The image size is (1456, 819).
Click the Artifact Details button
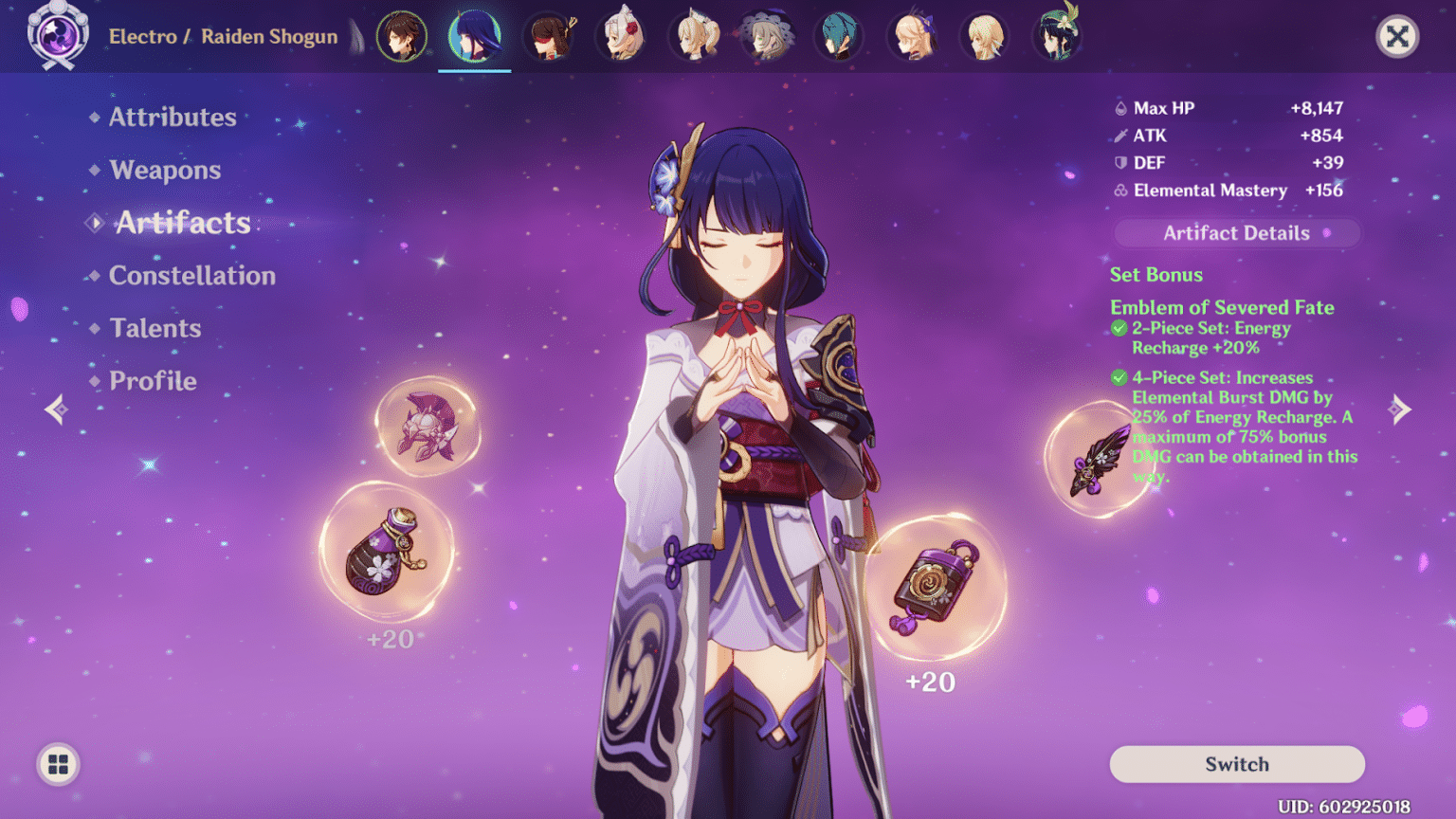(x=1236, y=233)
